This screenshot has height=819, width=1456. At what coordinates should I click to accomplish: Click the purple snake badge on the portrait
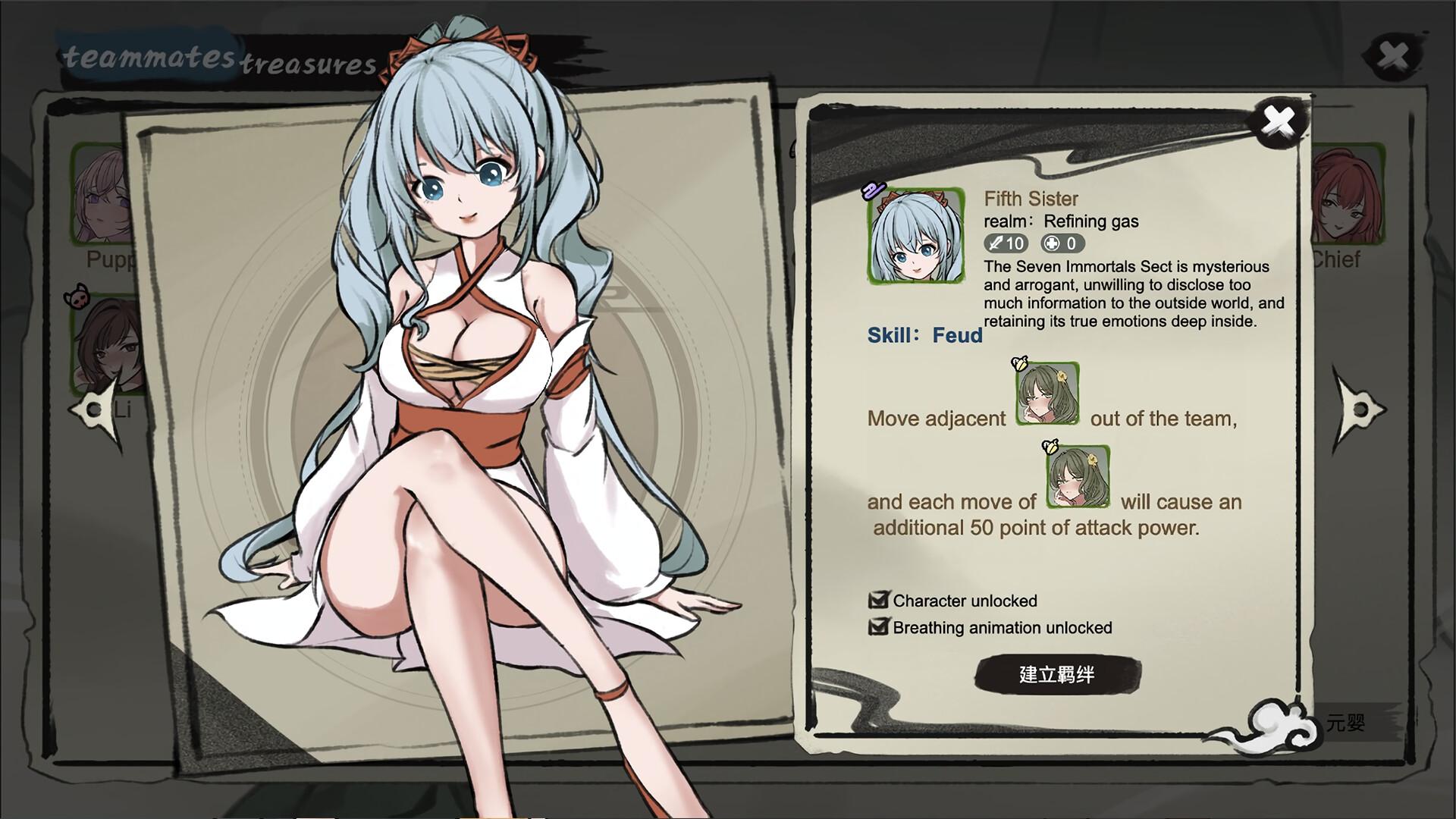tap(874, 192)
